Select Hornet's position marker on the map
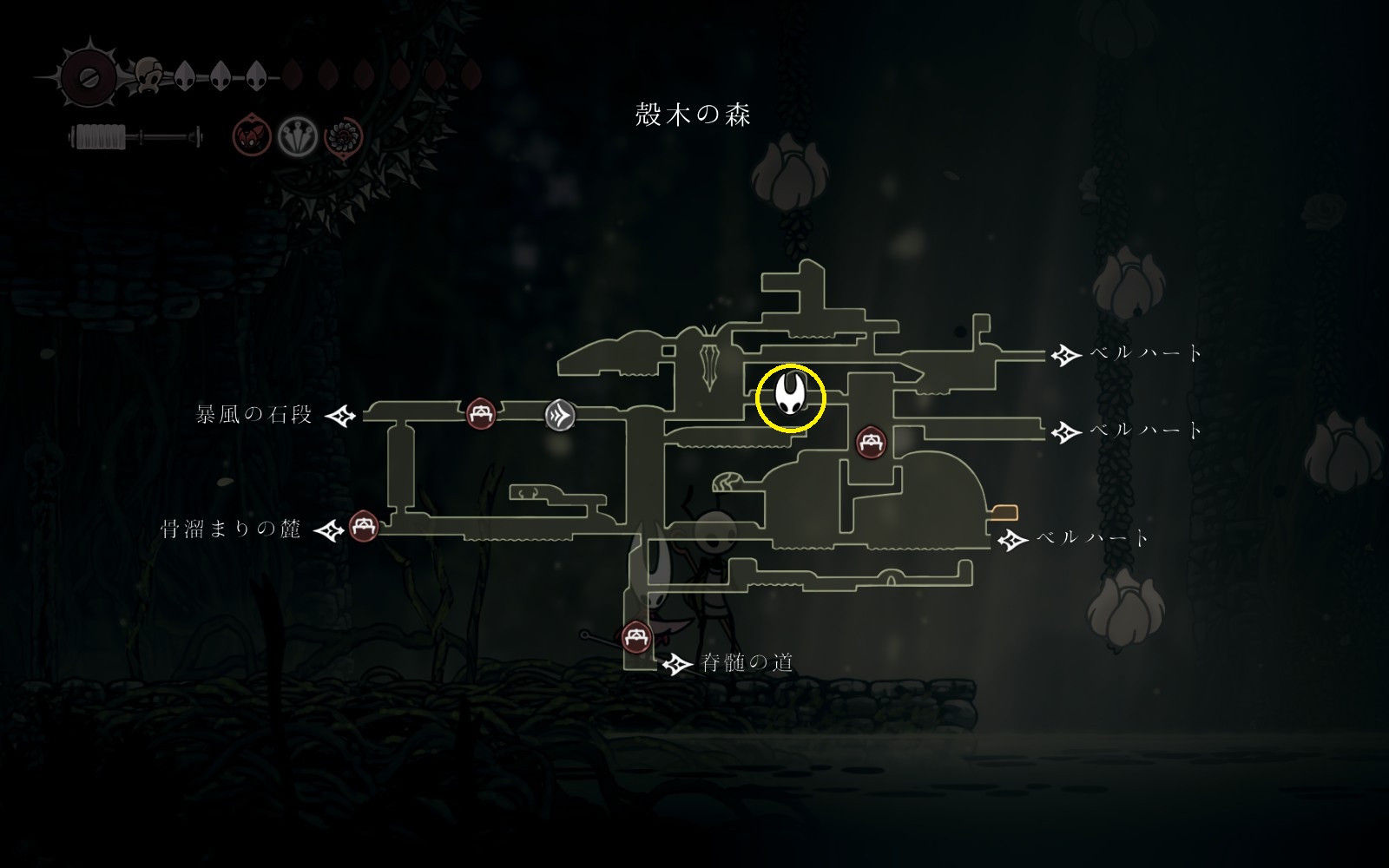Viewport: 1389px width, 868px height. pyautogui.click(x=790, y=397)
